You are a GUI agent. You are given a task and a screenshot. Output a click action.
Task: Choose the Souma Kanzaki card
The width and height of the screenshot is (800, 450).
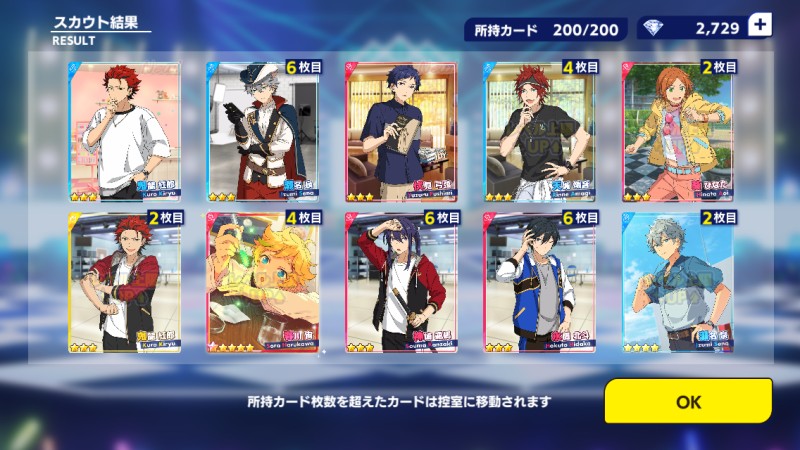[x=401, y=282]
